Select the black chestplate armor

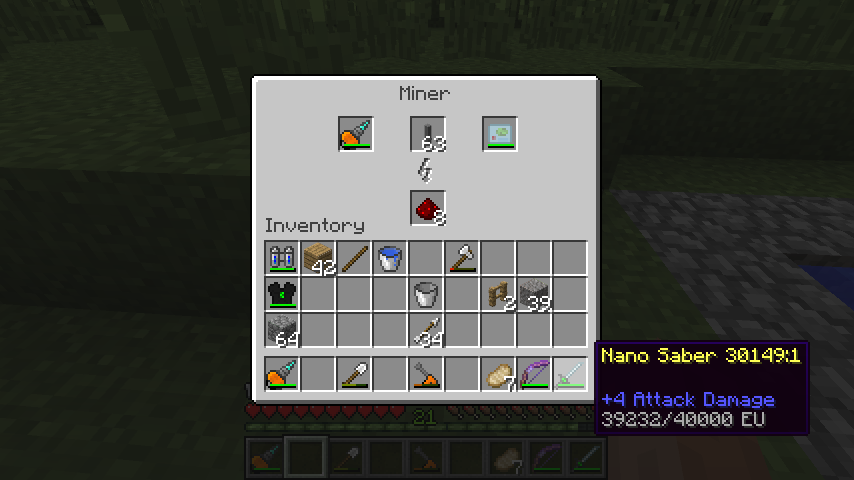click(x=282, y=294)
